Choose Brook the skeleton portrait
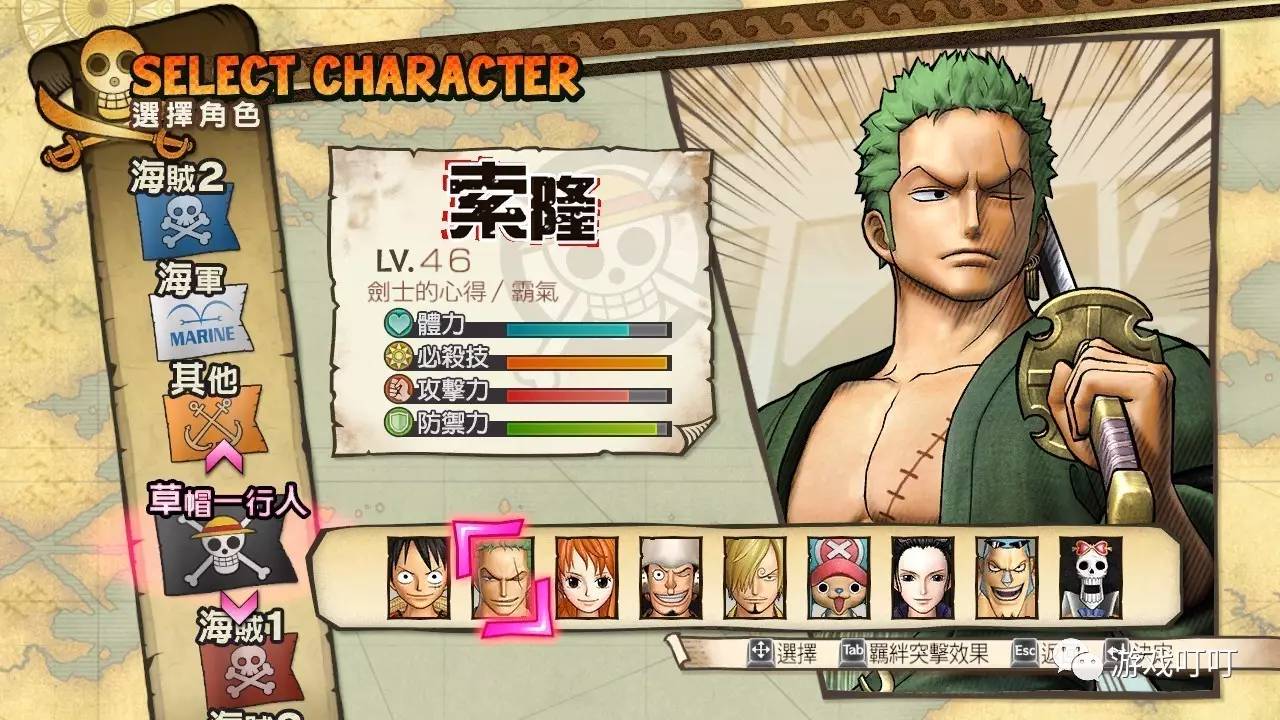 tap(1090, 578)
